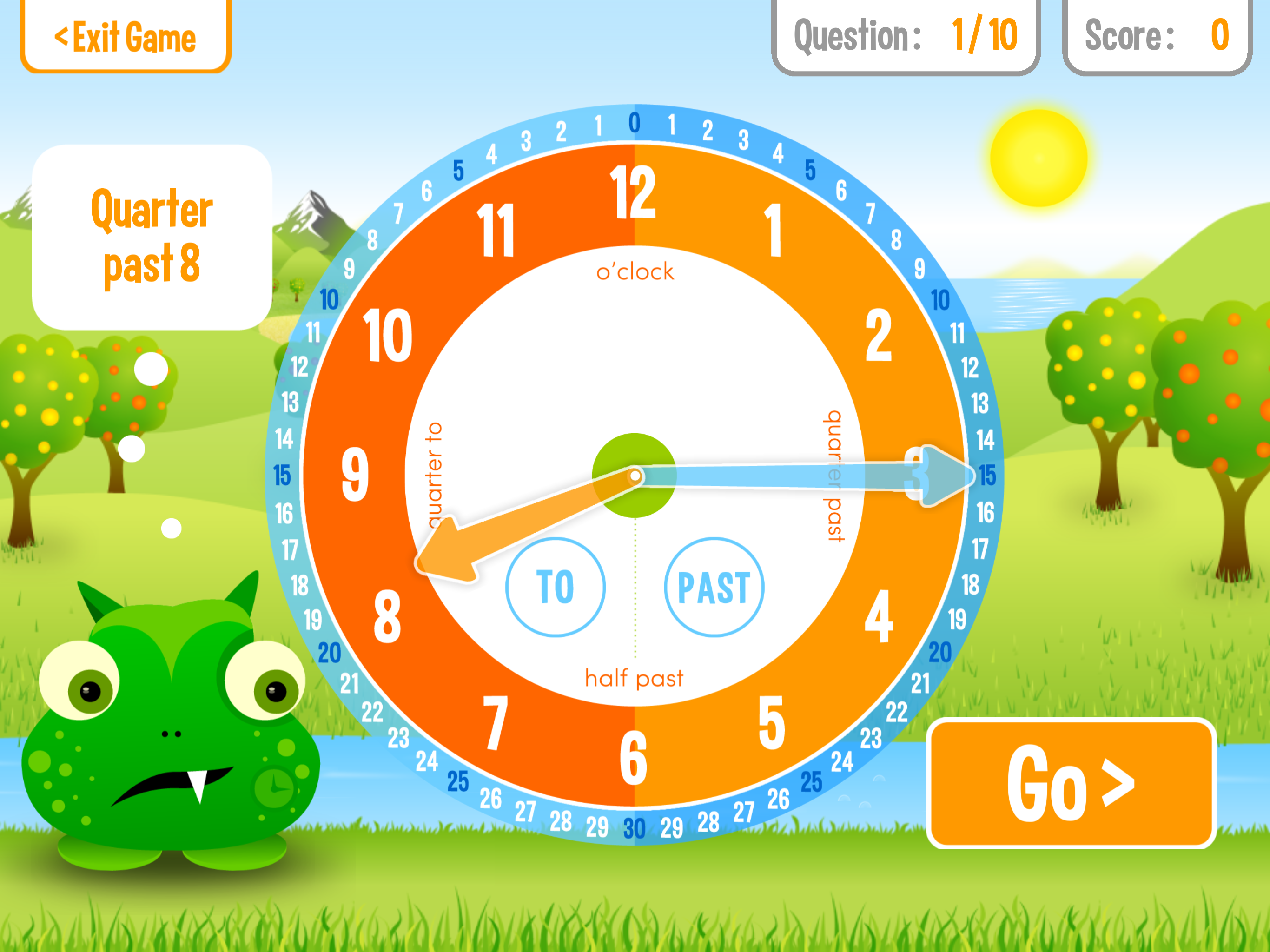This screenshot has width=1270, height=952.
Task: Click the hour number 8 on the clock
Action: (388, 617)
